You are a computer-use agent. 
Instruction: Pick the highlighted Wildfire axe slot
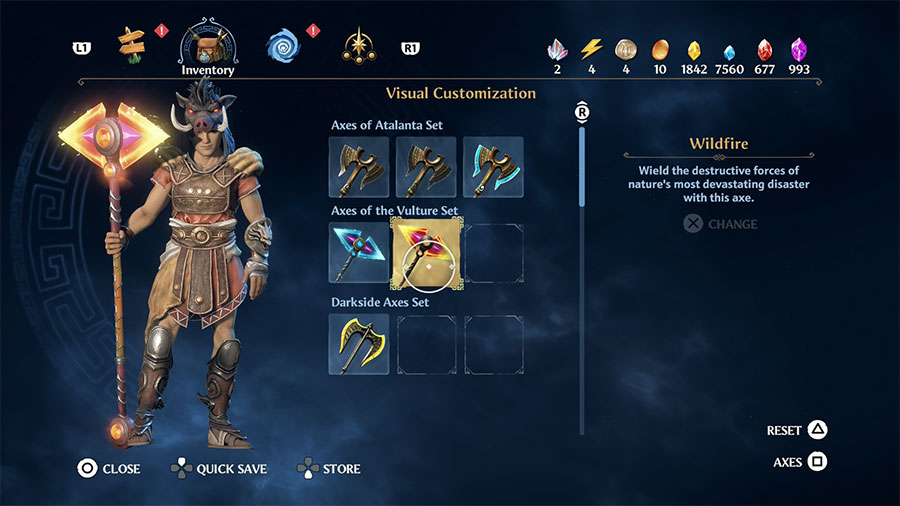[x=426, y=253]
